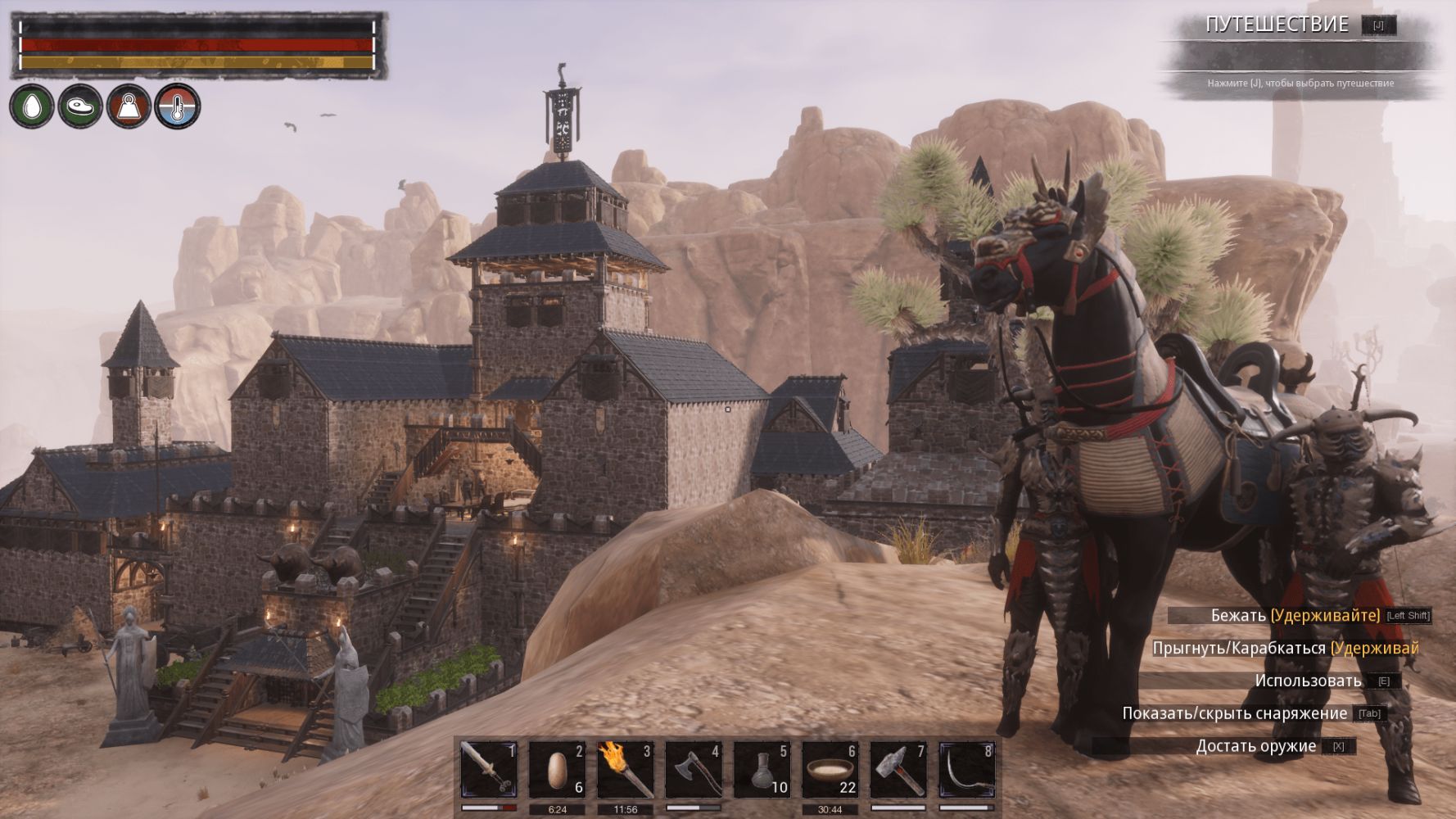The height and width of the screenshot is (819, 1456).
Task: Select the axe hotbar slot
Action: (x=694, y=770)
